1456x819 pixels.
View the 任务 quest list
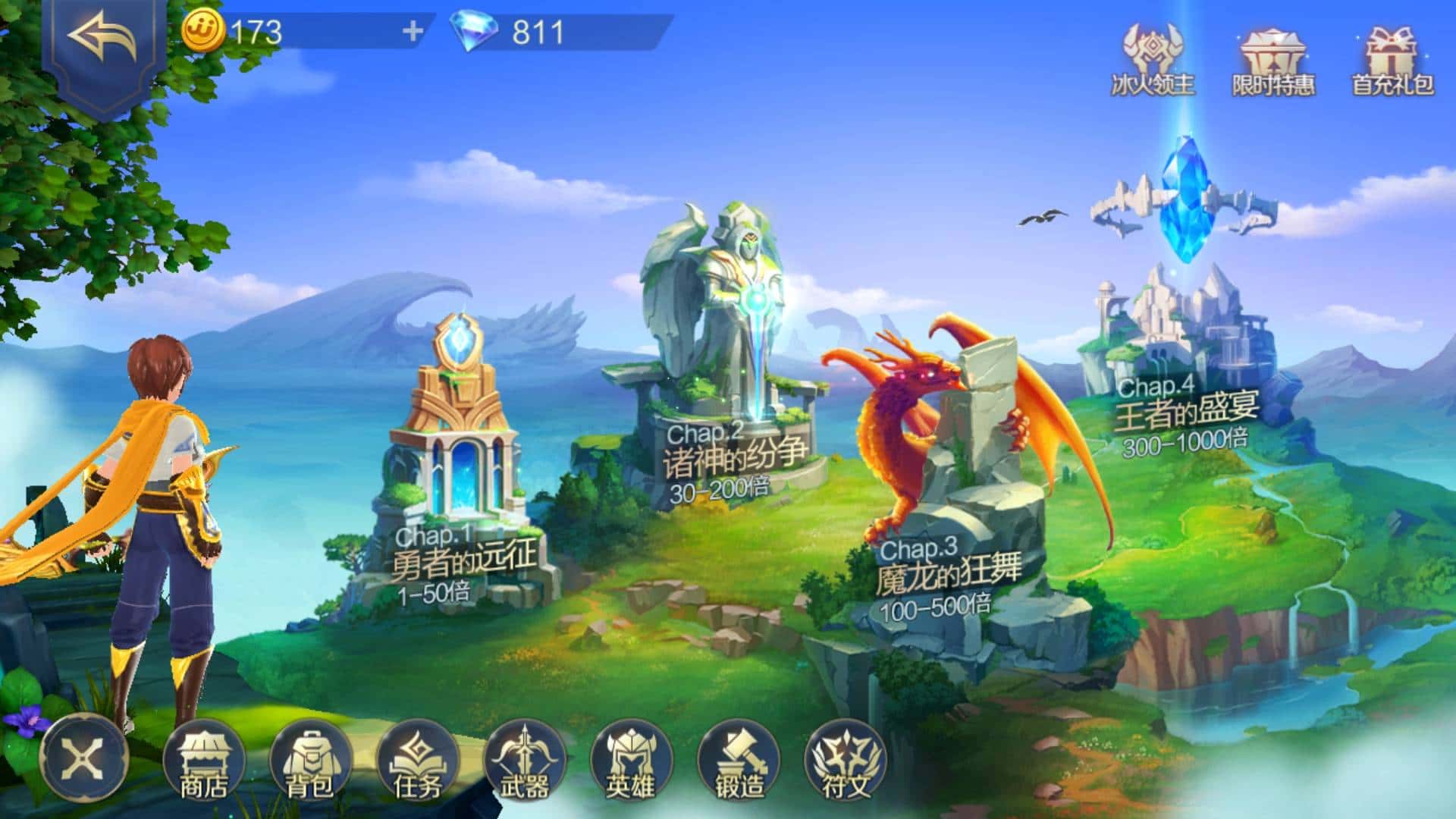point(417,762)
